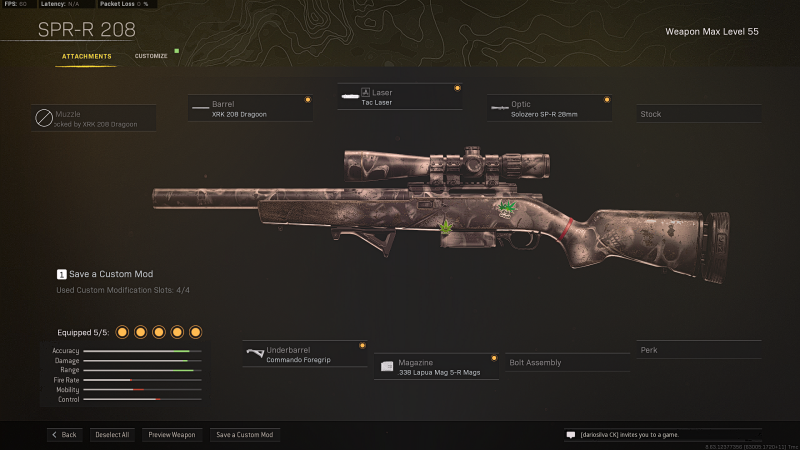Open the Customize tab
This screenshot has height=450, width=800.
(x=151, y=56)
